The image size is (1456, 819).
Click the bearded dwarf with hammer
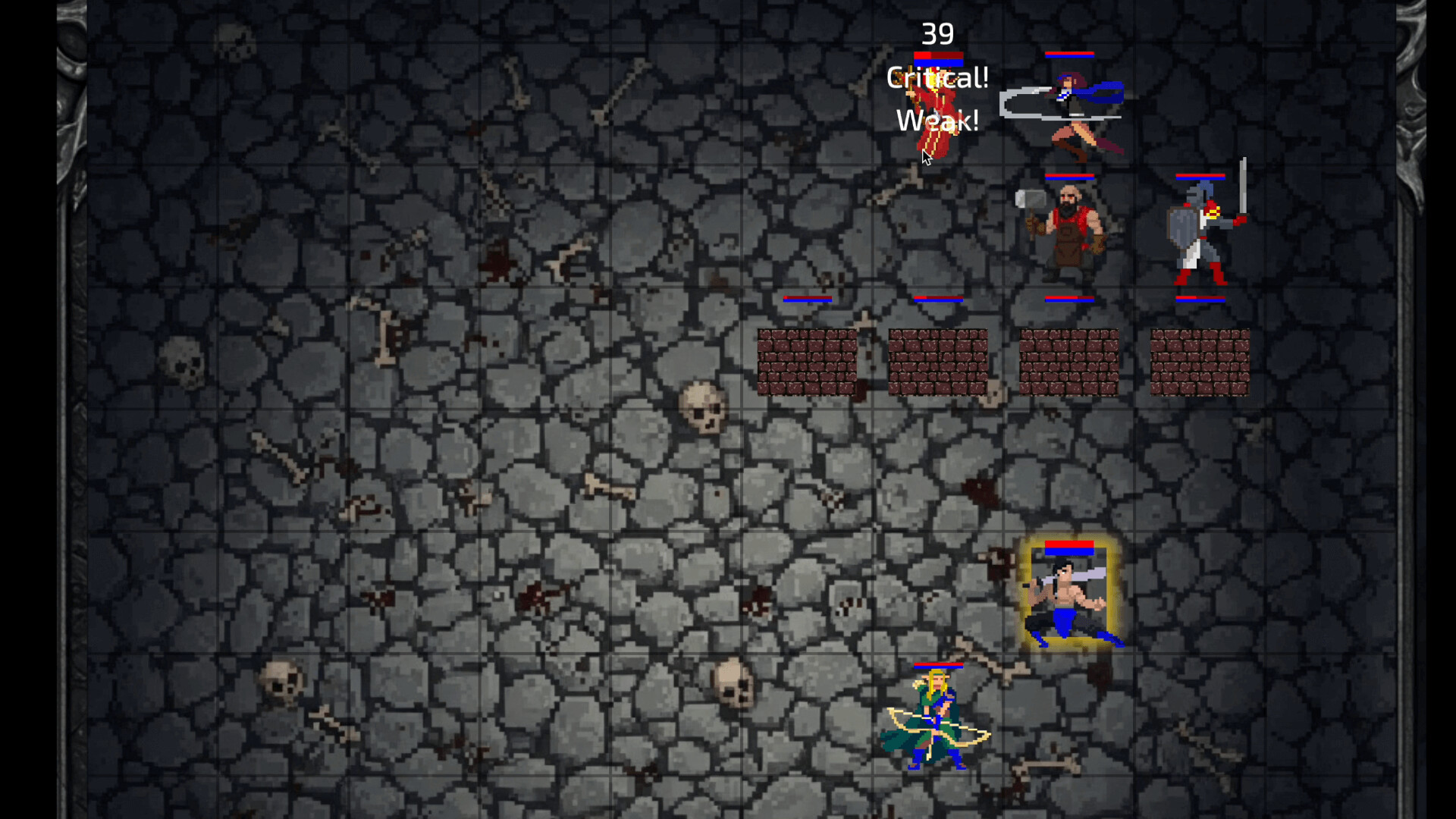pyautogui.click(x=1069, y=227)
